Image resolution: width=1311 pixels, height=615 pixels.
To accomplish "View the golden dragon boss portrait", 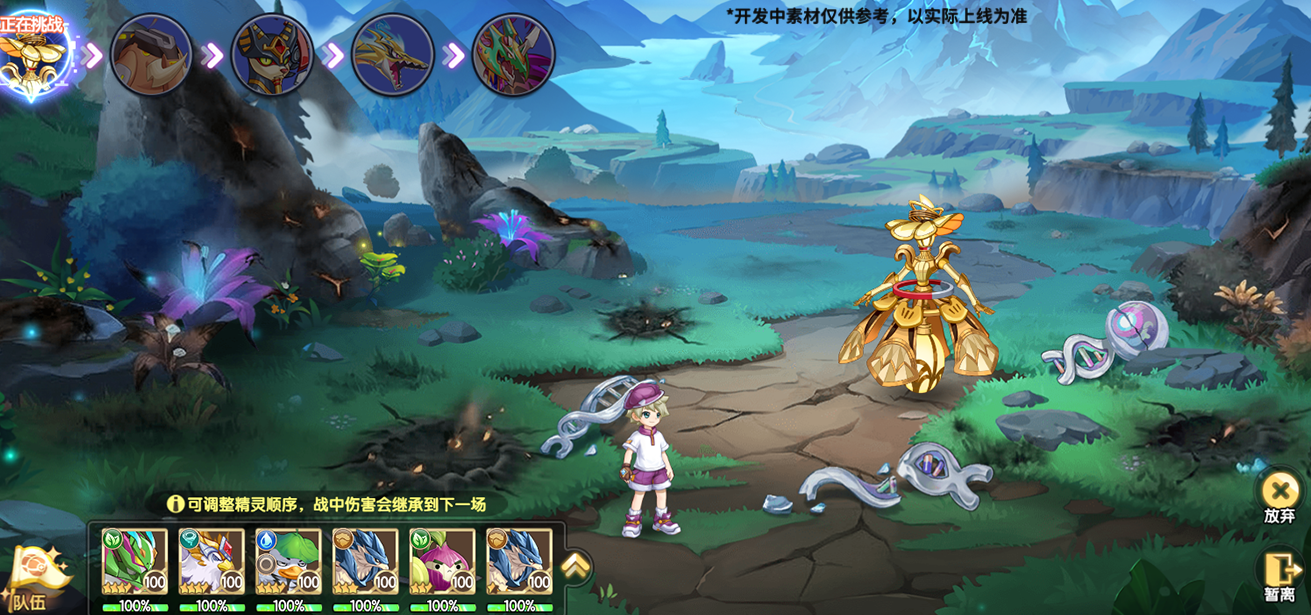I will tap(393, 55).
